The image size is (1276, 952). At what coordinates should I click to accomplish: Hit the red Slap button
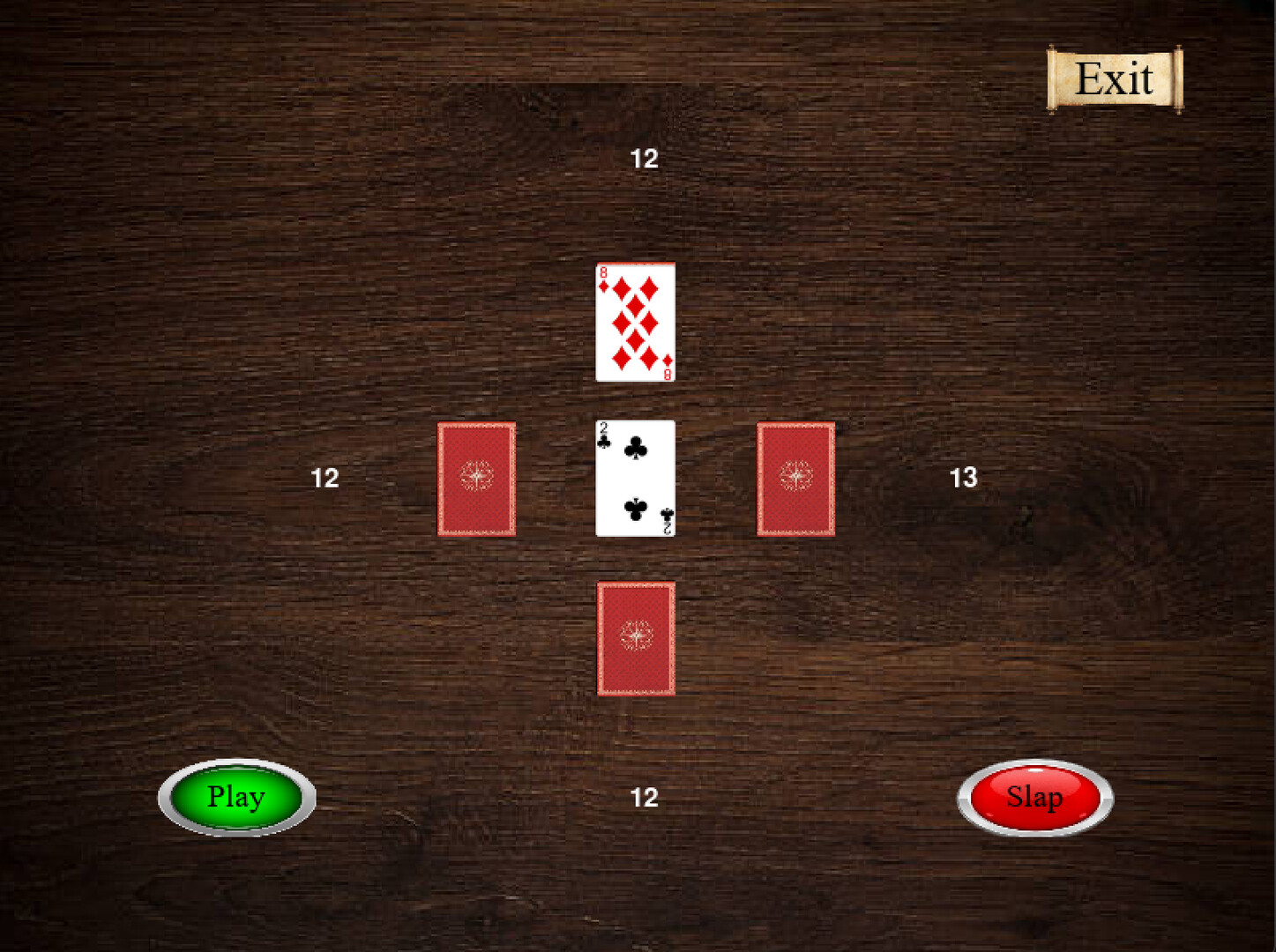(x=1033, y=797)
